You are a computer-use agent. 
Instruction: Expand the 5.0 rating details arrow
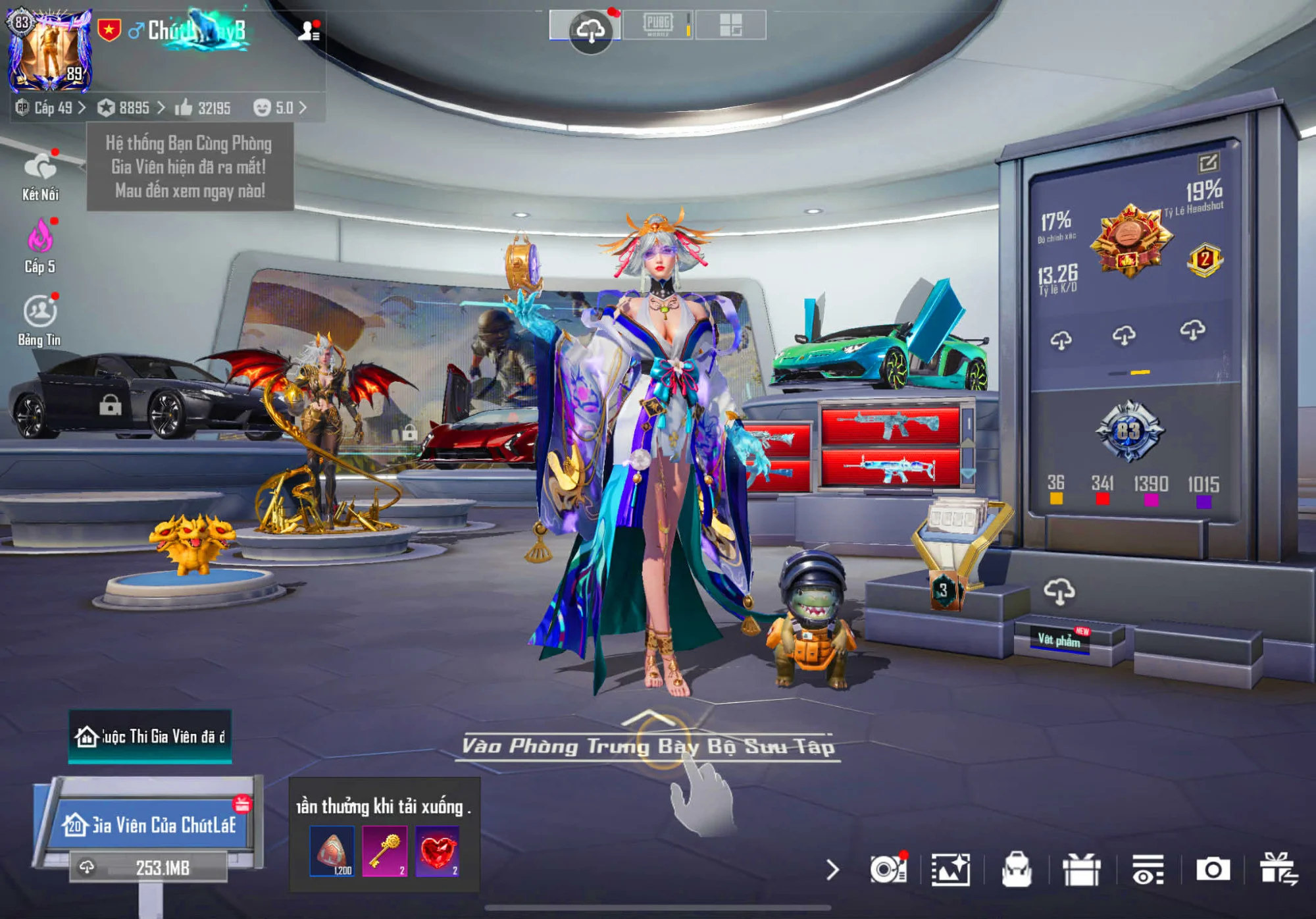click(x=302, y=109)
